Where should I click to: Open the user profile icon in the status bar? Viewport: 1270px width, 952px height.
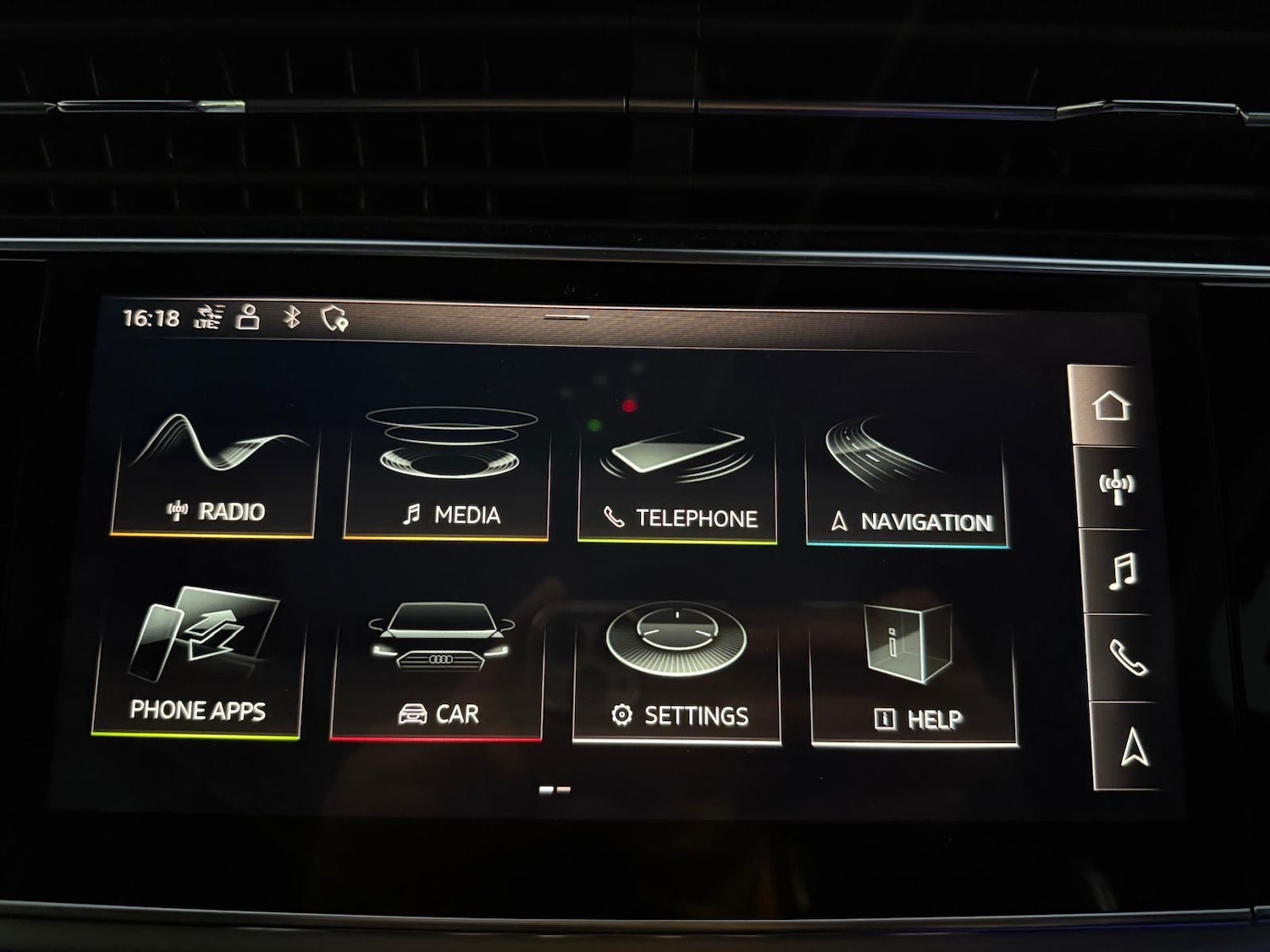tap(247, 316)
